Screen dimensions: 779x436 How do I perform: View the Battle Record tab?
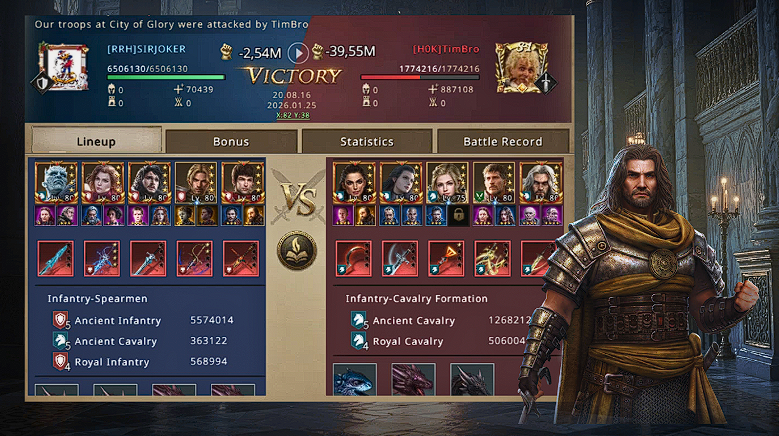coord(502,141)
